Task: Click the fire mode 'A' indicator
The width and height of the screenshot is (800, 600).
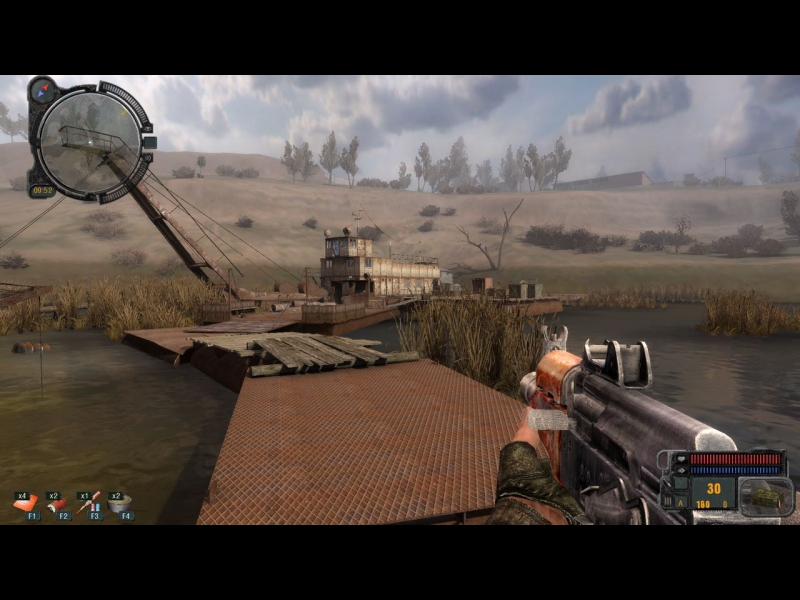Action: click(x=681, y=502)
